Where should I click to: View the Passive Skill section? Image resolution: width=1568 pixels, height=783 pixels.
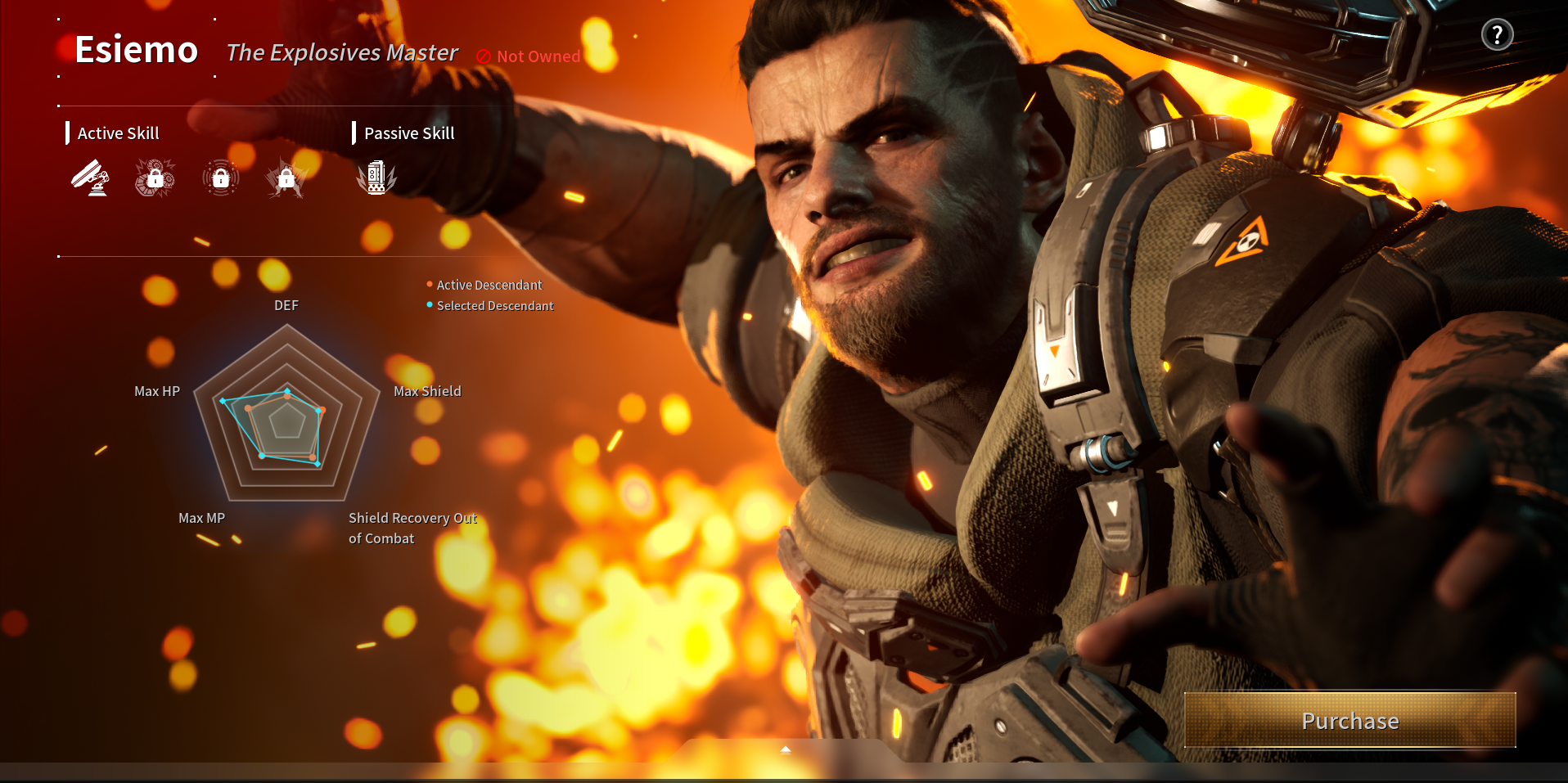pyautogui.click(x=409, y=133)
